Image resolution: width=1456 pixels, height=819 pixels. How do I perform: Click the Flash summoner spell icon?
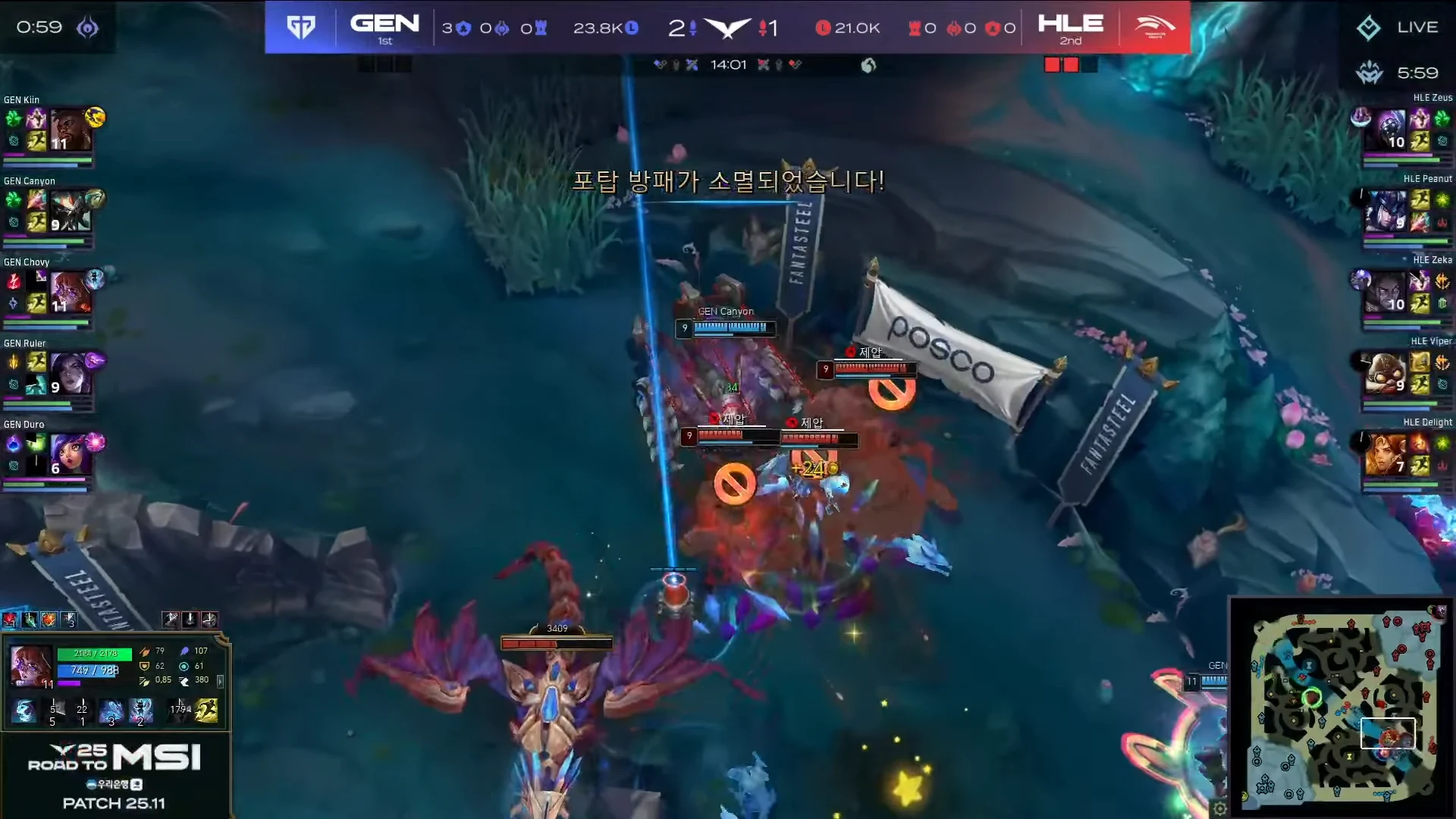tap(206, 711)
